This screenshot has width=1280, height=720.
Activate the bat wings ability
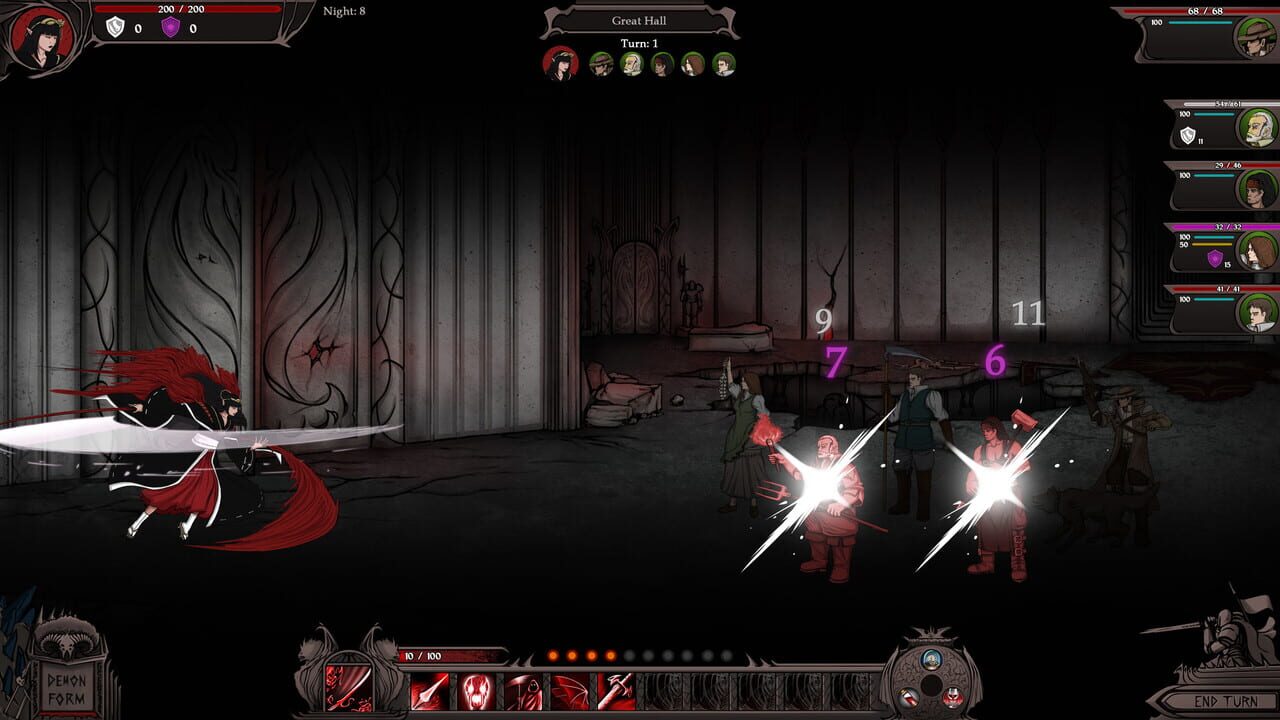[570, 690]
